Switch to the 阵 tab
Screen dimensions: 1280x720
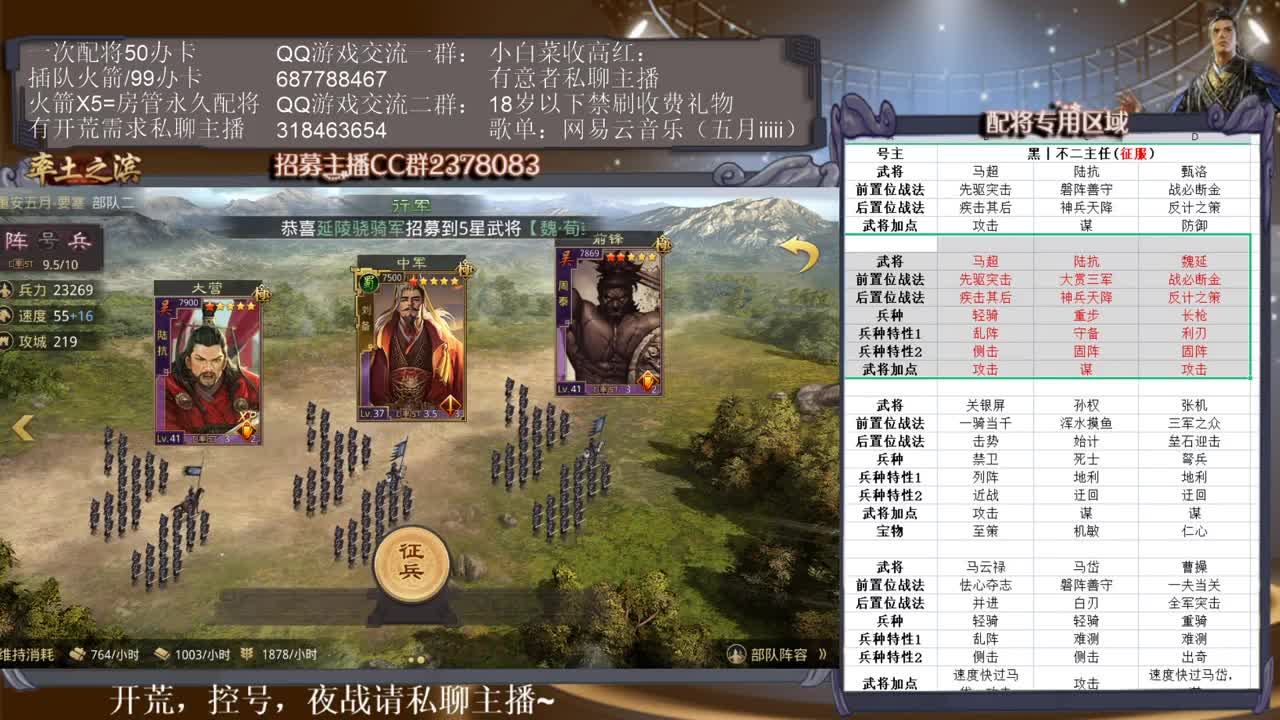(x=18, y=238)
